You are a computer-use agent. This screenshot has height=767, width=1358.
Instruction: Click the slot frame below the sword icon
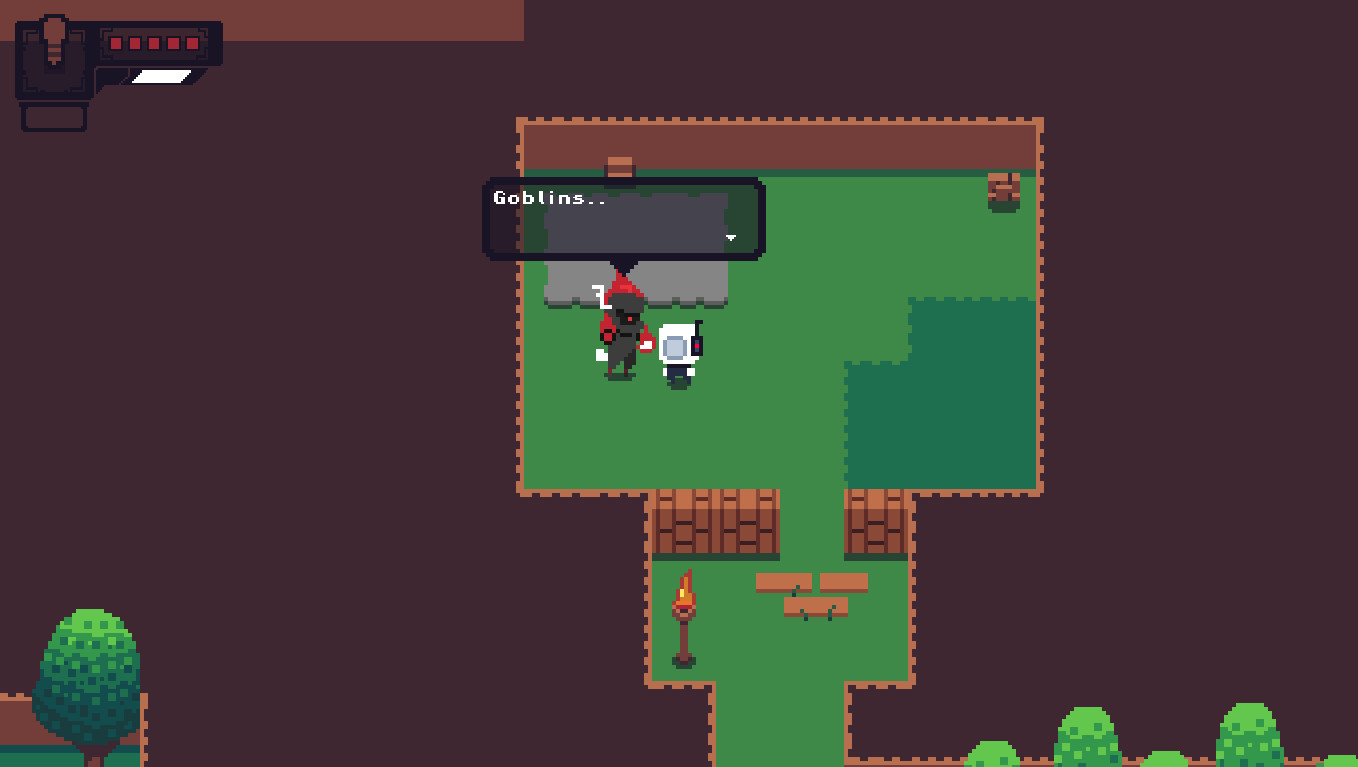tap(53, 115)
